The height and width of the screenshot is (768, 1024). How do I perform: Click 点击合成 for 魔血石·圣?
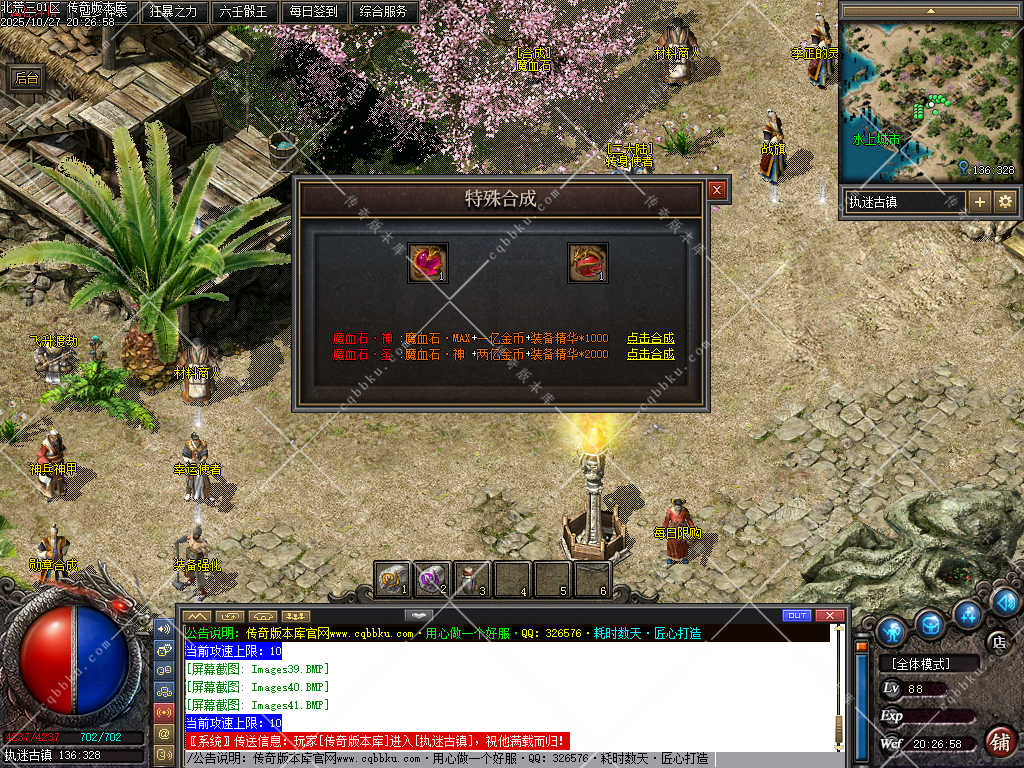pos(650,354)
